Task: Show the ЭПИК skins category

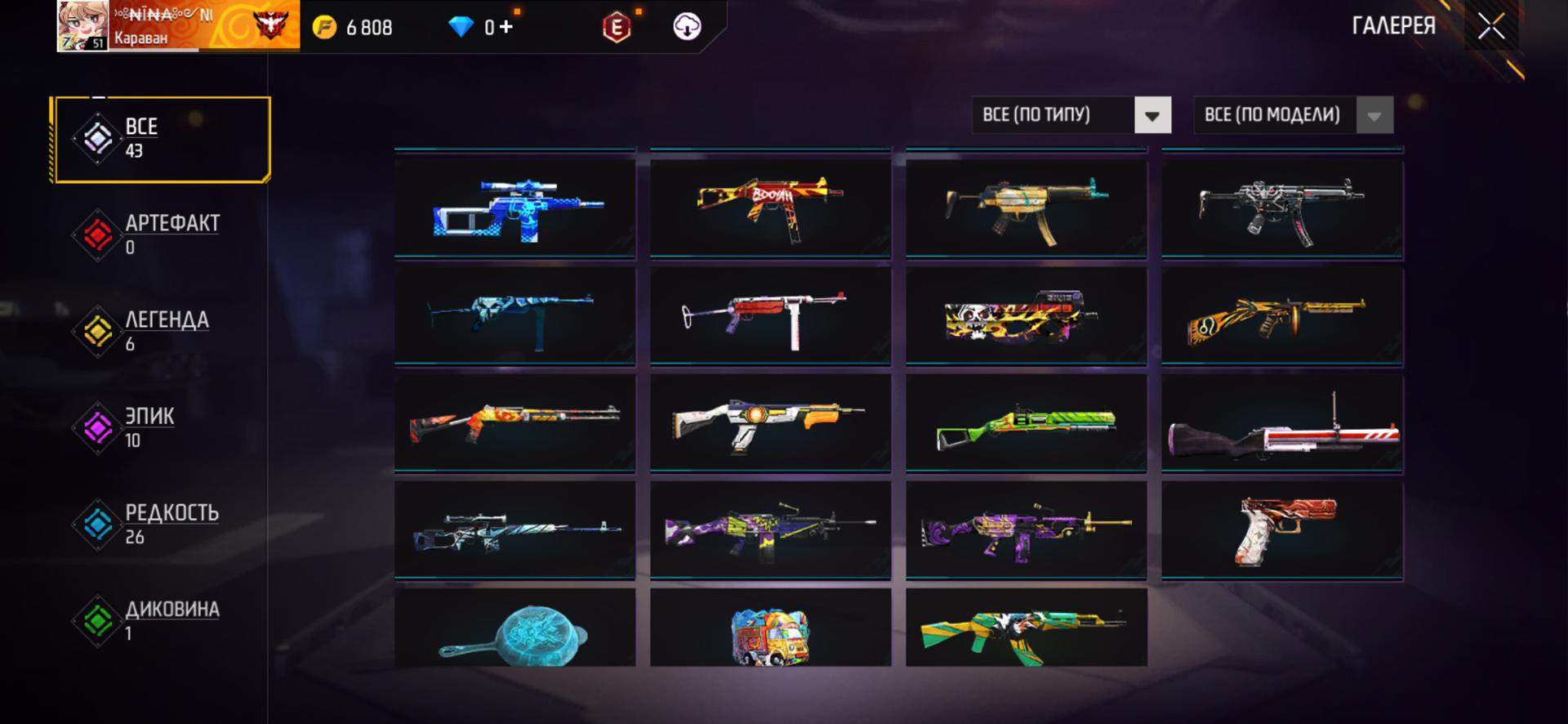Action: pyautogui.click(x=161, y=428)
